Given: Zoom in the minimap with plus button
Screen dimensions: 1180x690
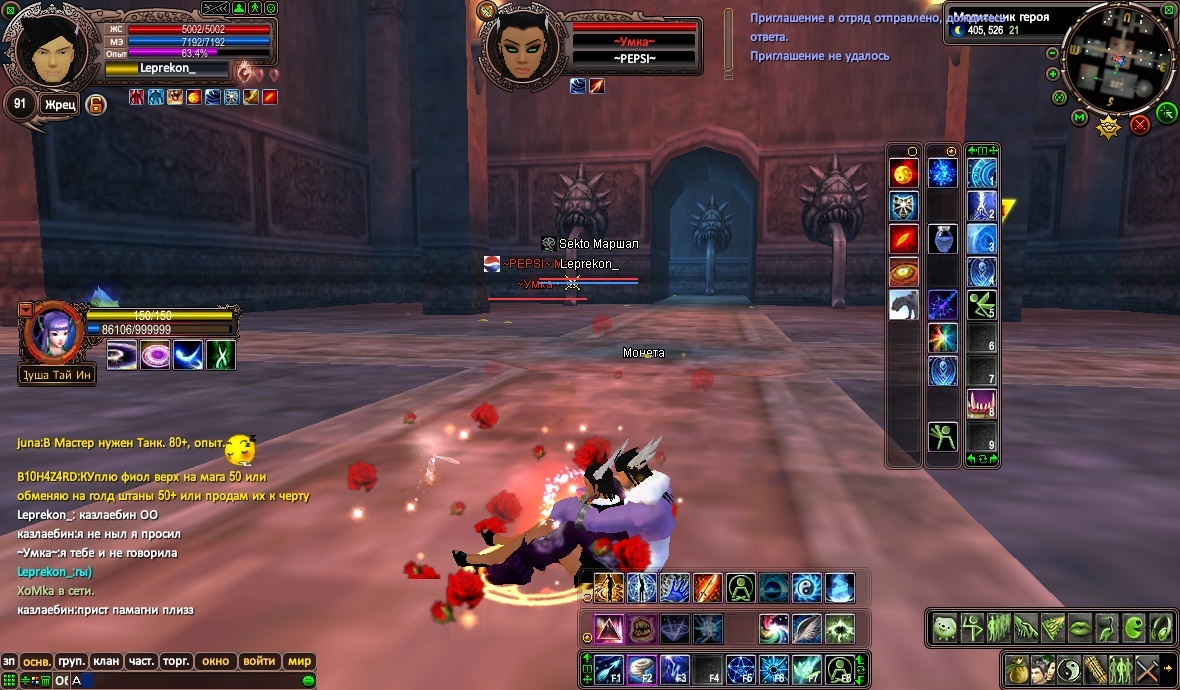Looking at the screenshot, I should pos(1052,74).
